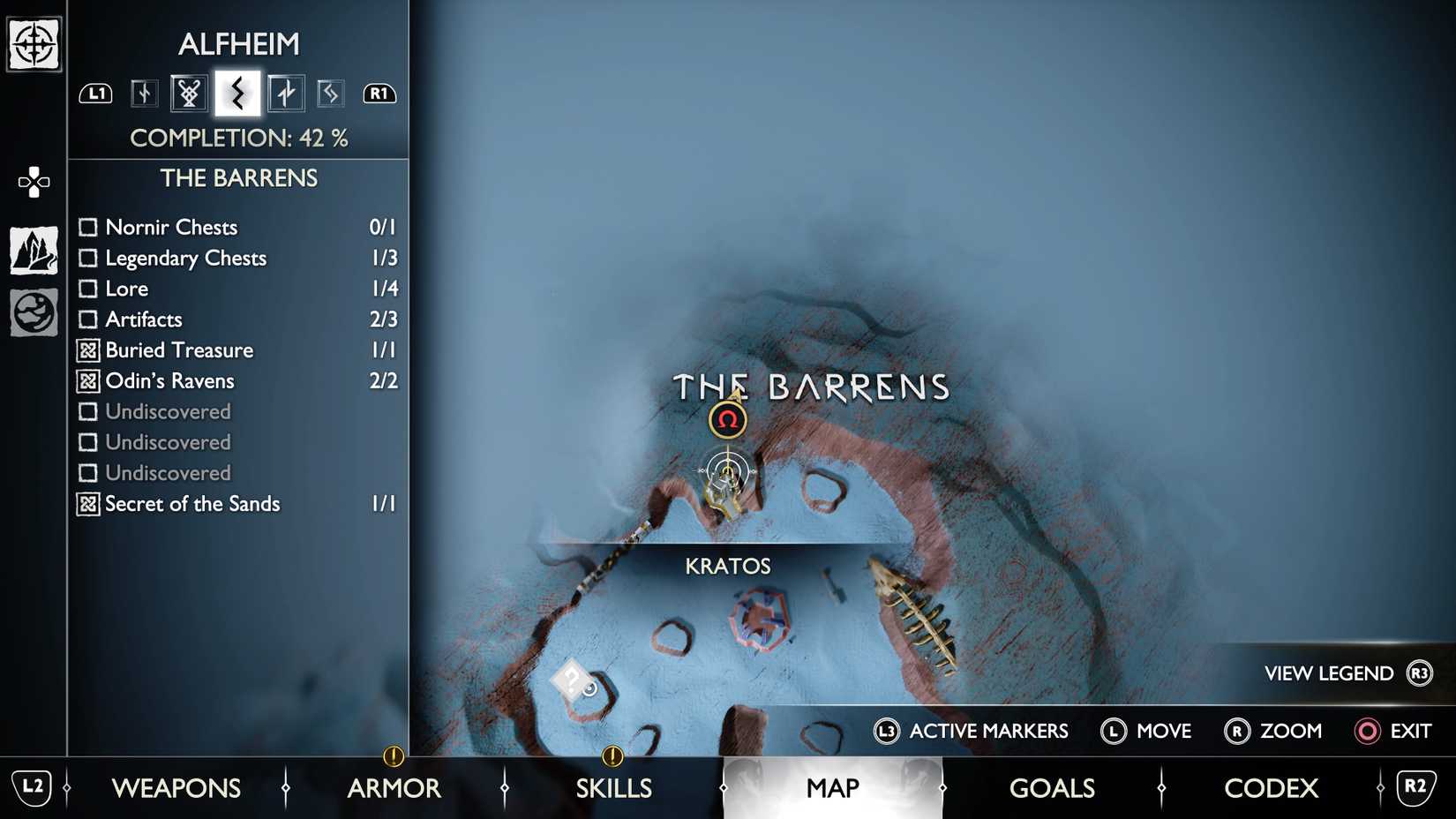Check the Lore entry checkbox
The width and height of the screenshot is (1456, 819).
coord(88,289)
